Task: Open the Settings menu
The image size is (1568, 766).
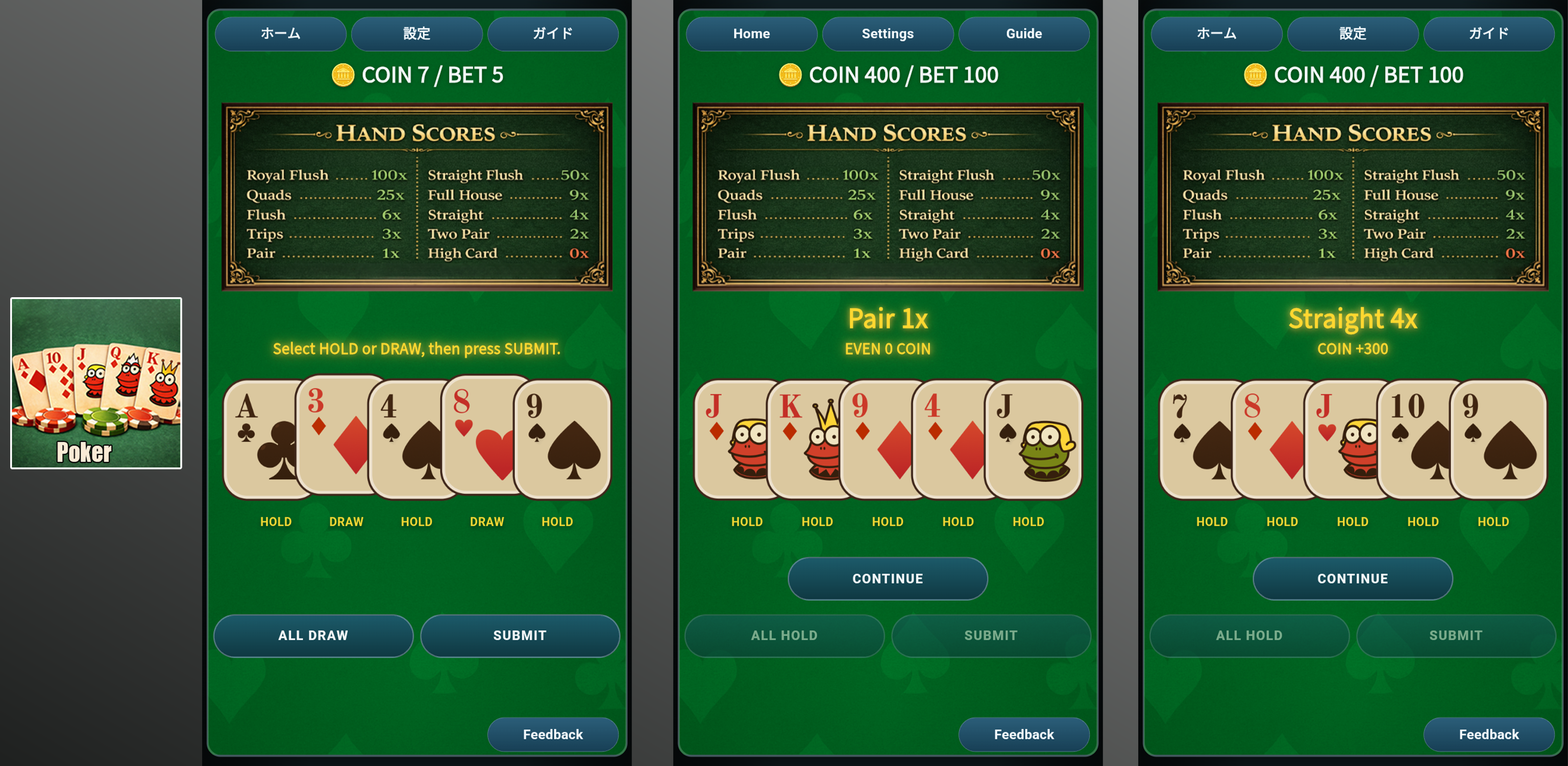Action: tap(887, 34)
